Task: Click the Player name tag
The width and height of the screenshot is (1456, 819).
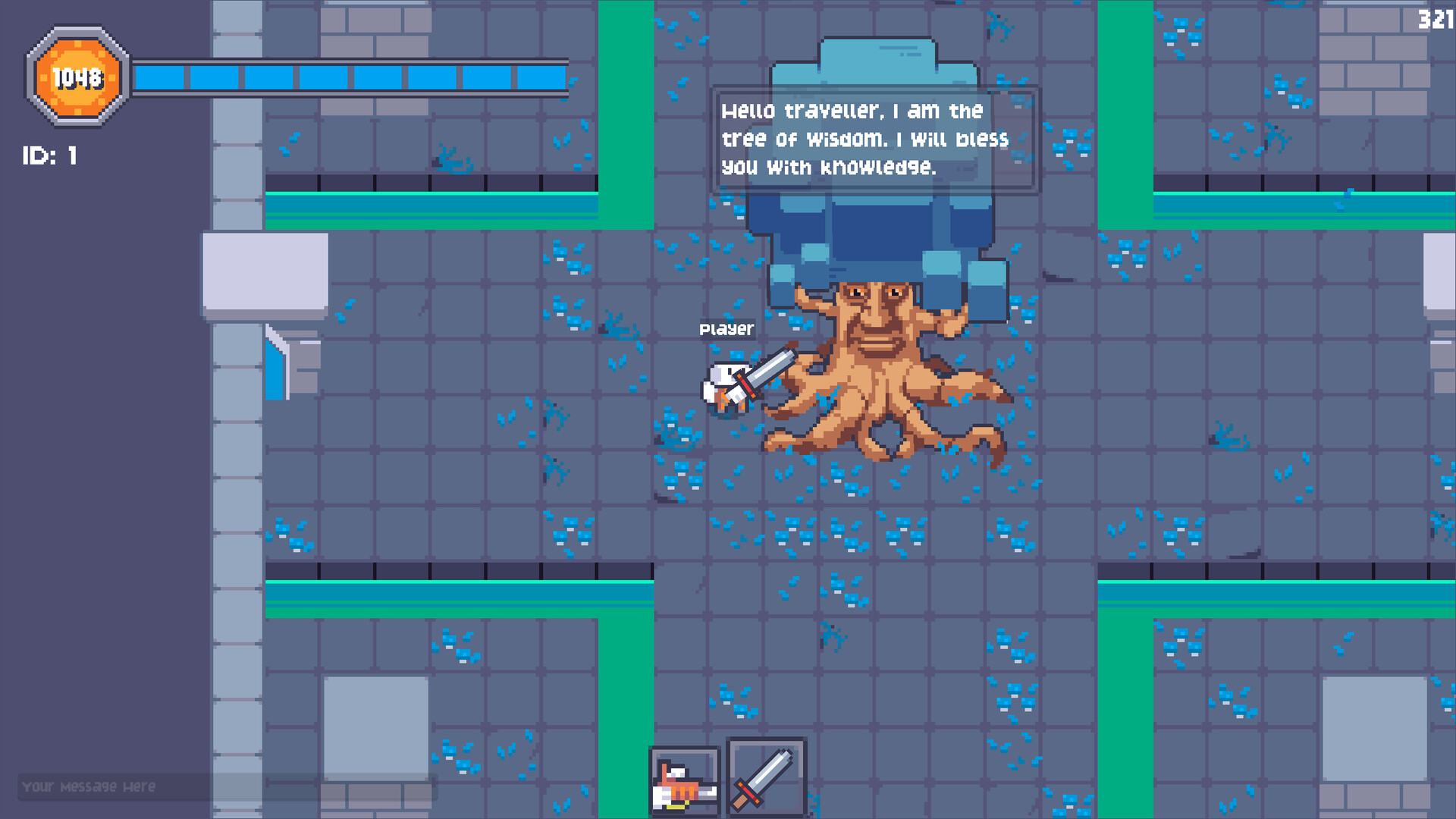Action: pyautogui.click(x=726, y=329)
